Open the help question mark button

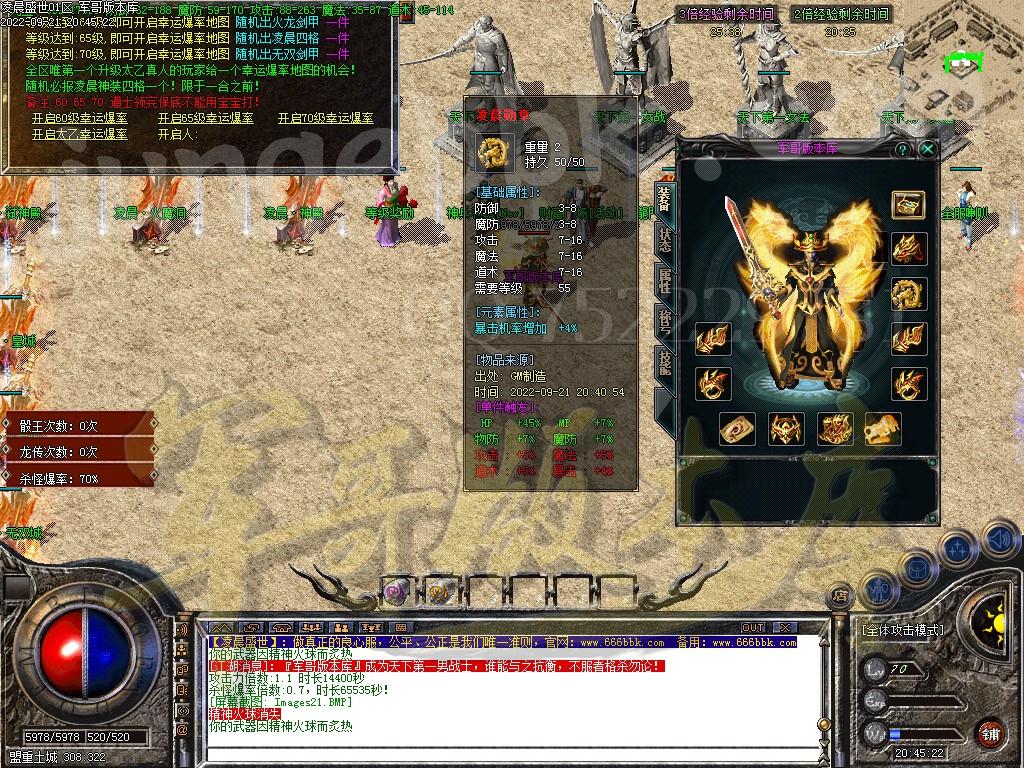(902, 149)
